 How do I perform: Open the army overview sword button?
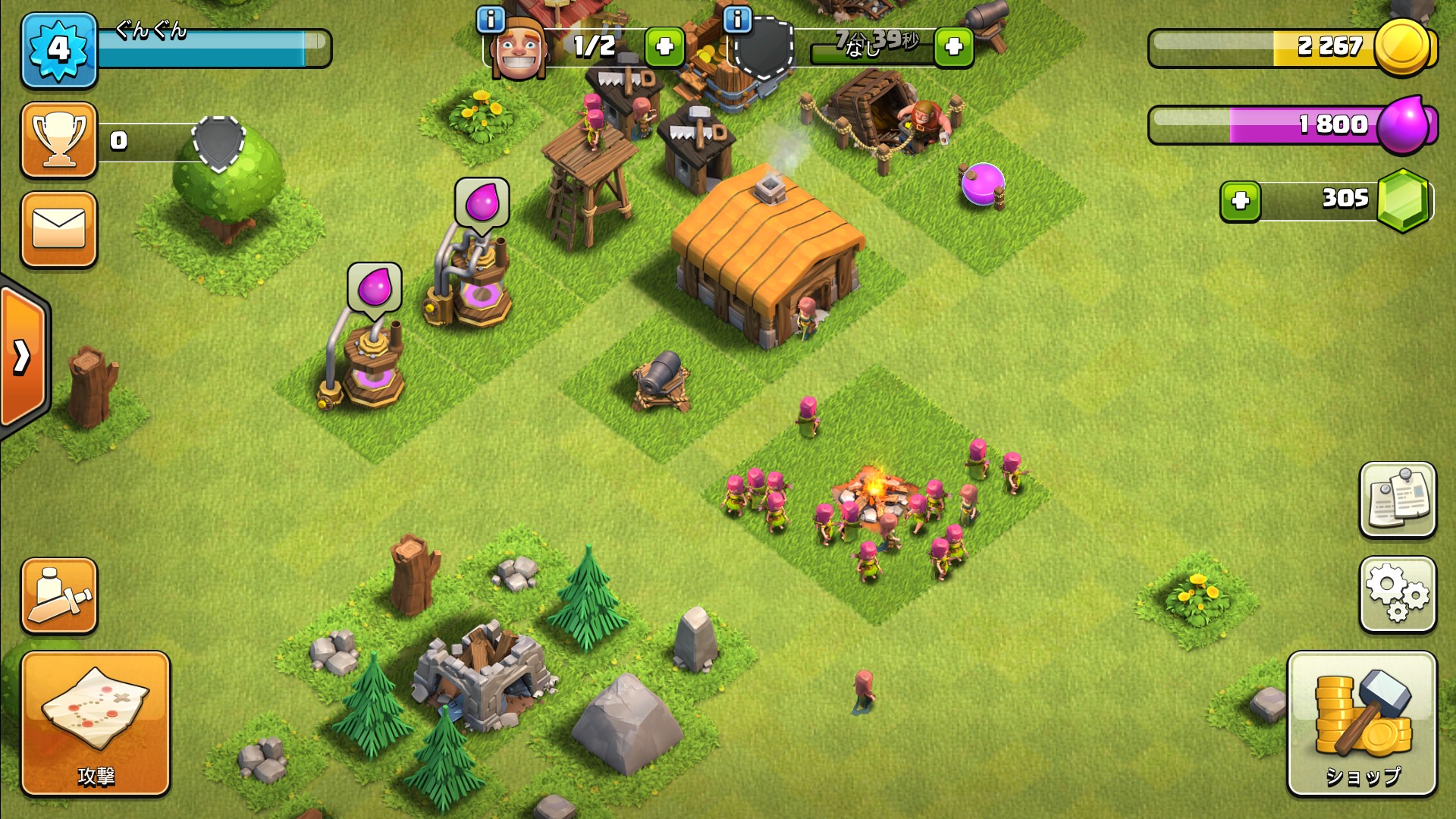pos(59,596)
